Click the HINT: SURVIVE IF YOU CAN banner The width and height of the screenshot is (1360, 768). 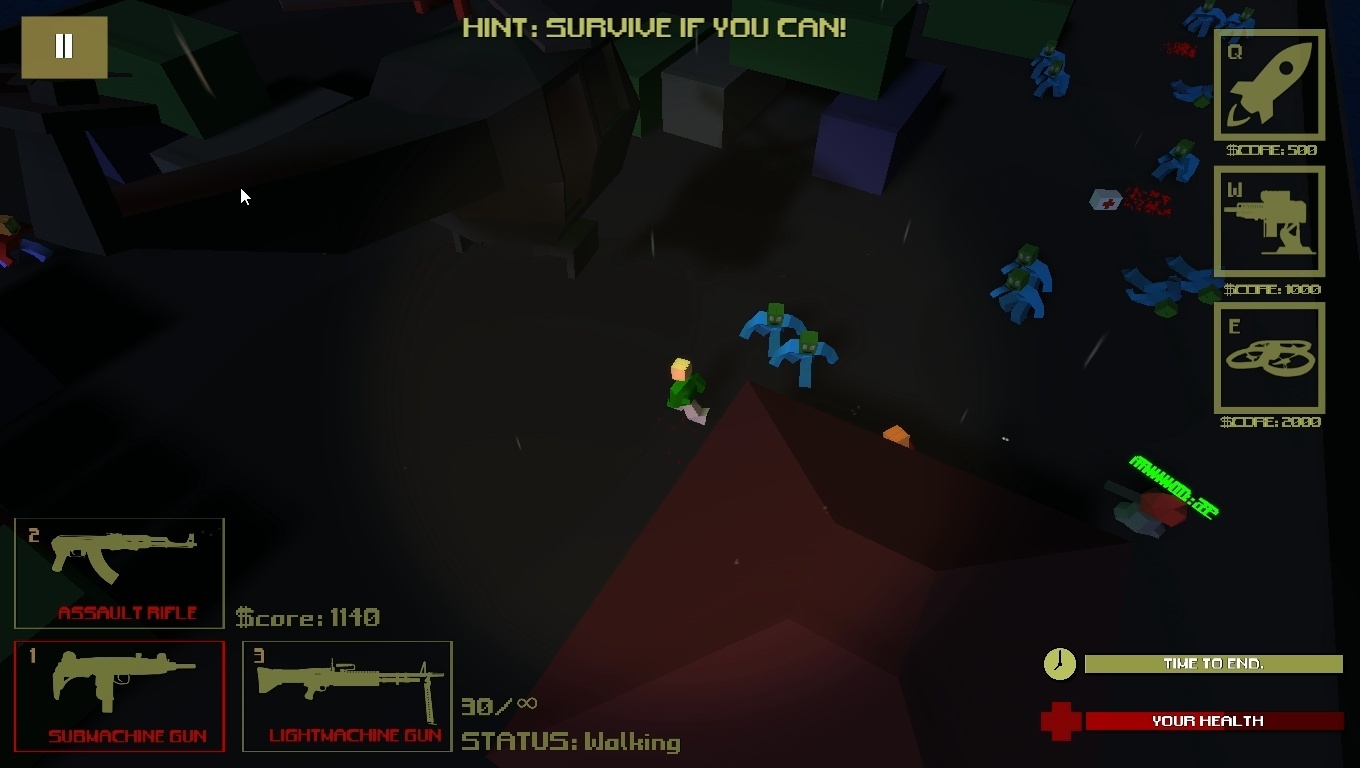coord(654,27)
